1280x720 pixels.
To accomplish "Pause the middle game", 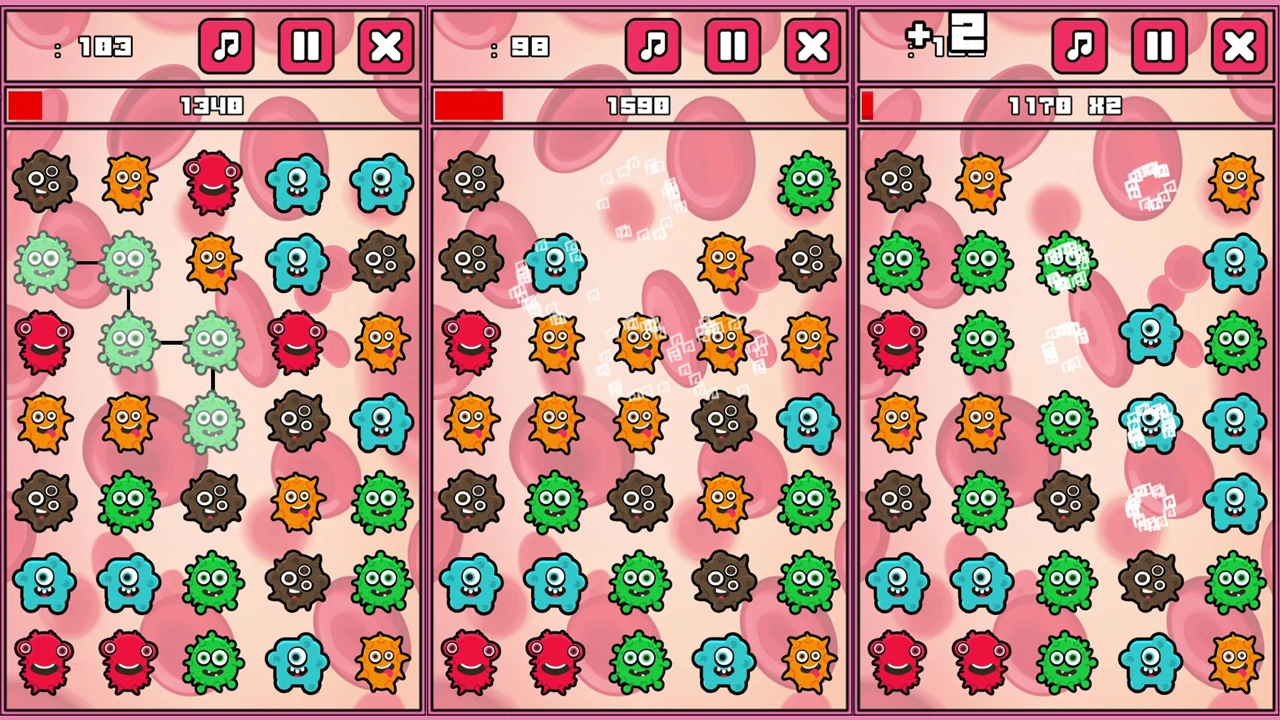I will [733, 46].
